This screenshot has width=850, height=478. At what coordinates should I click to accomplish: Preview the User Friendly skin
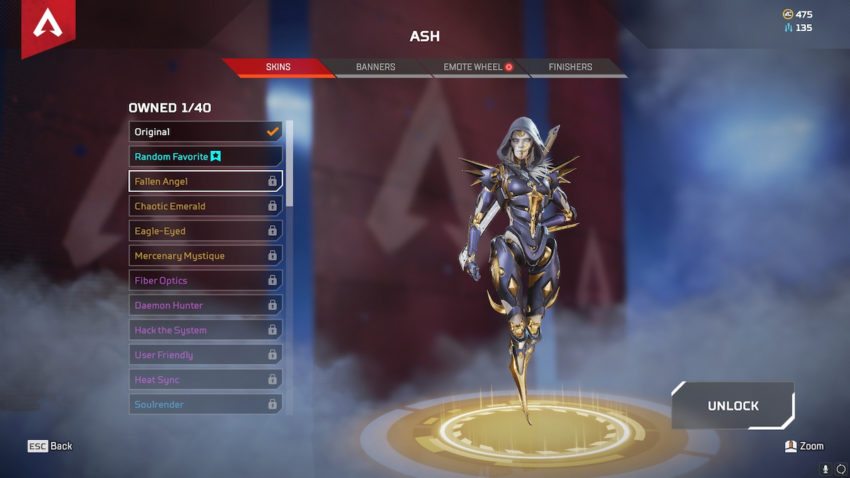(205, 355)
